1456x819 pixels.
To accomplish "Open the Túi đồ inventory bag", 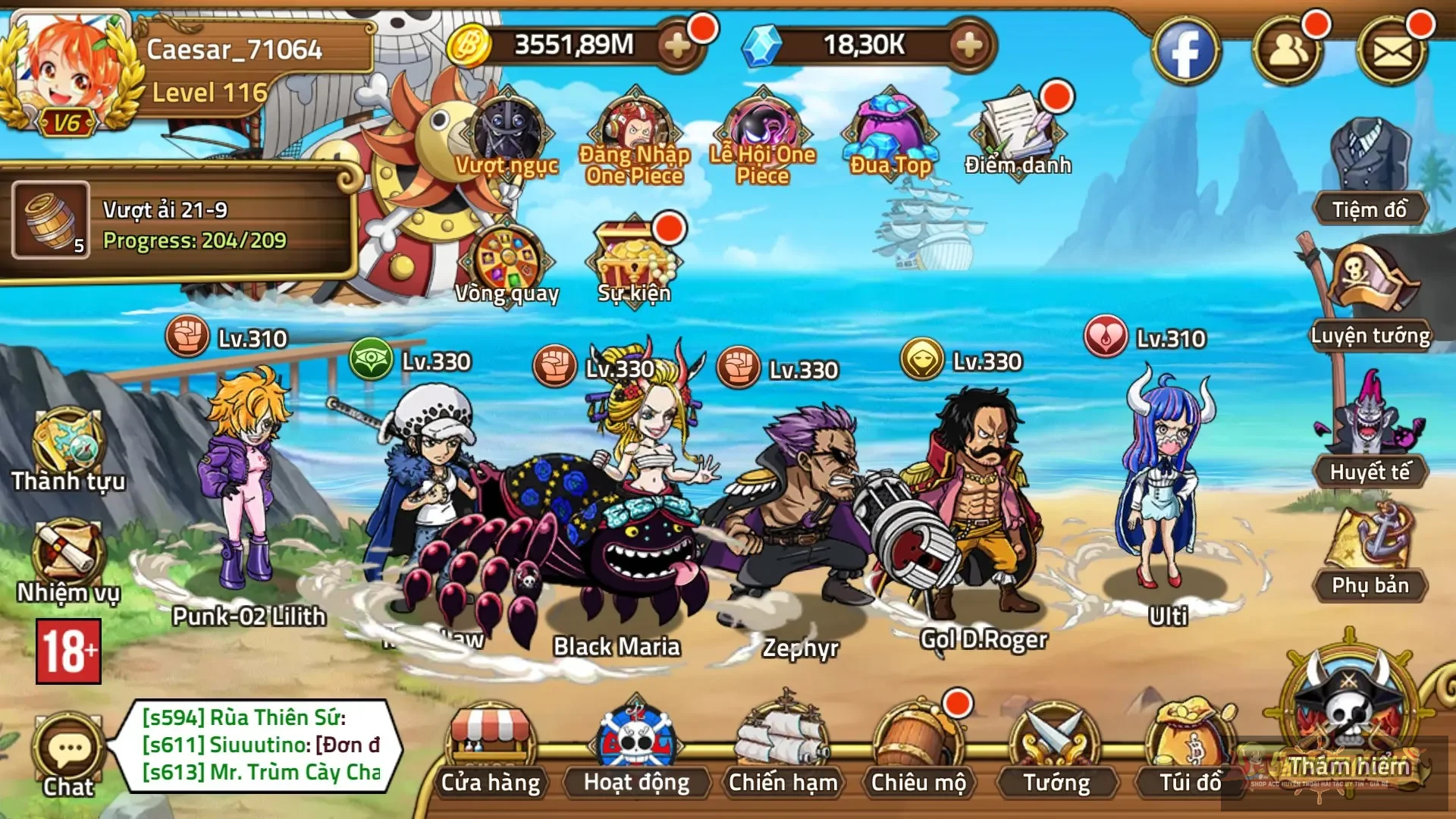I will click(x=1190, y=751).
